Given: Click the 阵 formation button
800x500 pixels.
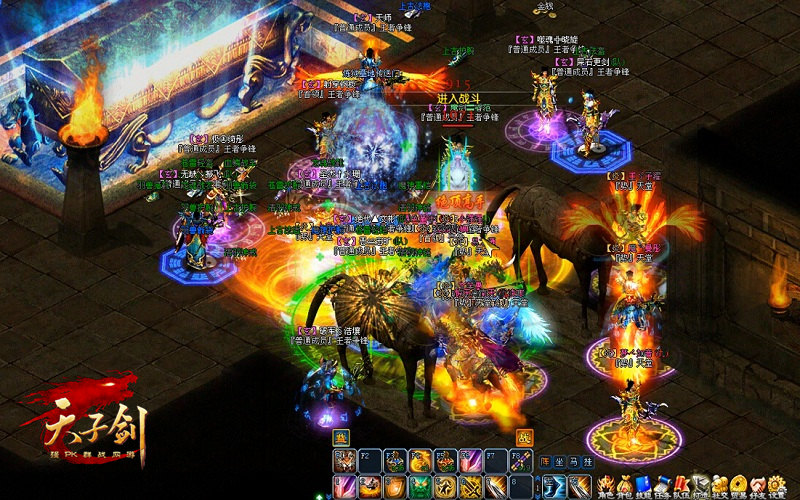Looking at the screenshot, I should pos(545,462).
